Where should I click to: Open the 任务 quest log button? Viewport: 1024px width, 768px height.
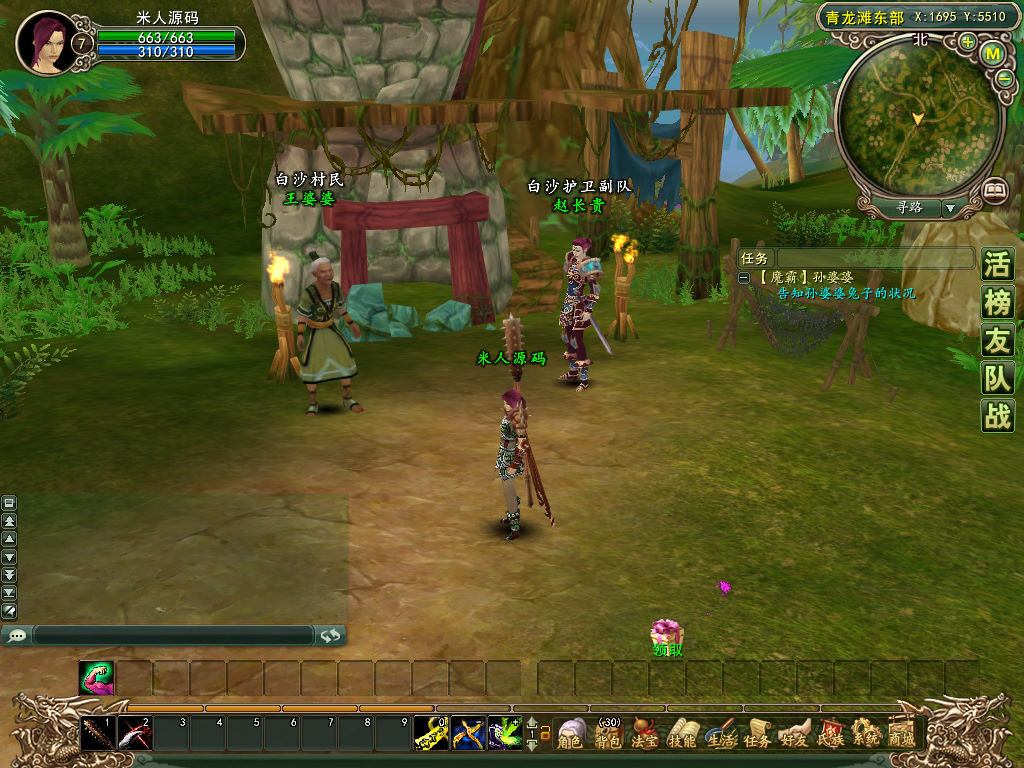[x=756, y=734]
